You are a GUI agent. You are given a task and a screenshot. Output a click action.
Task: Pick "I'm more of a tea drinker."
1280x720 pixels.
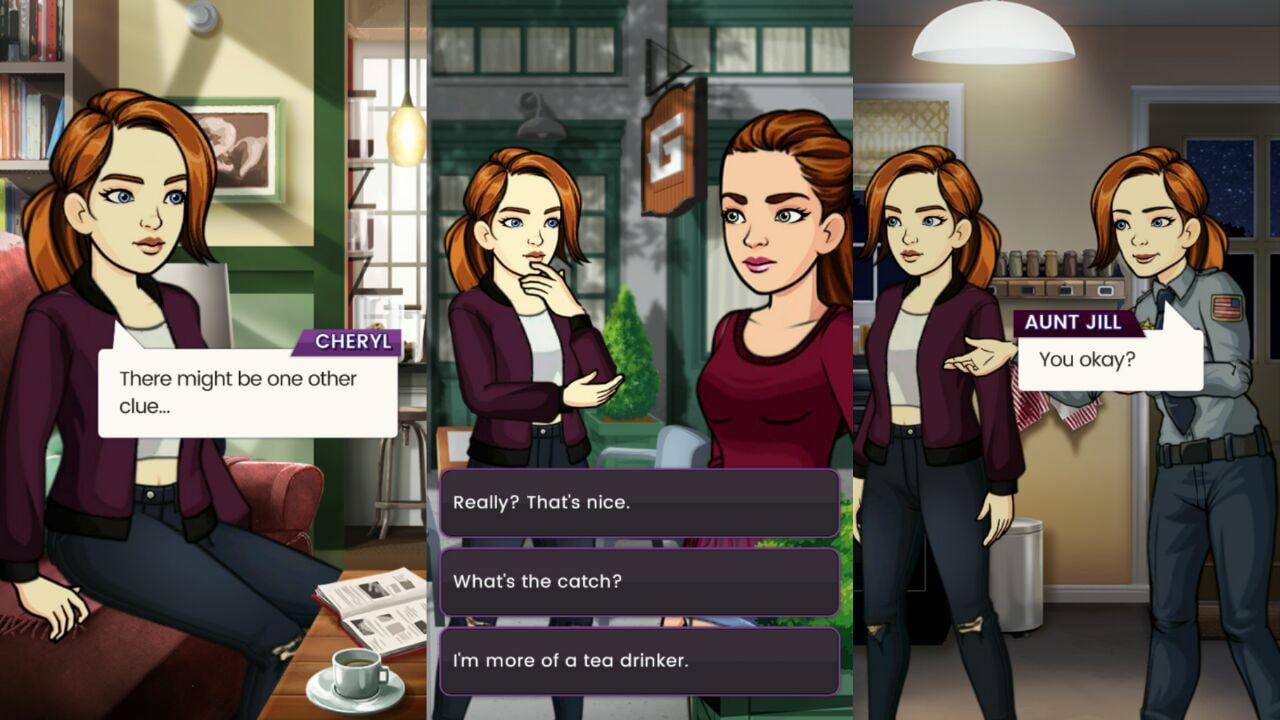[639, 661]
